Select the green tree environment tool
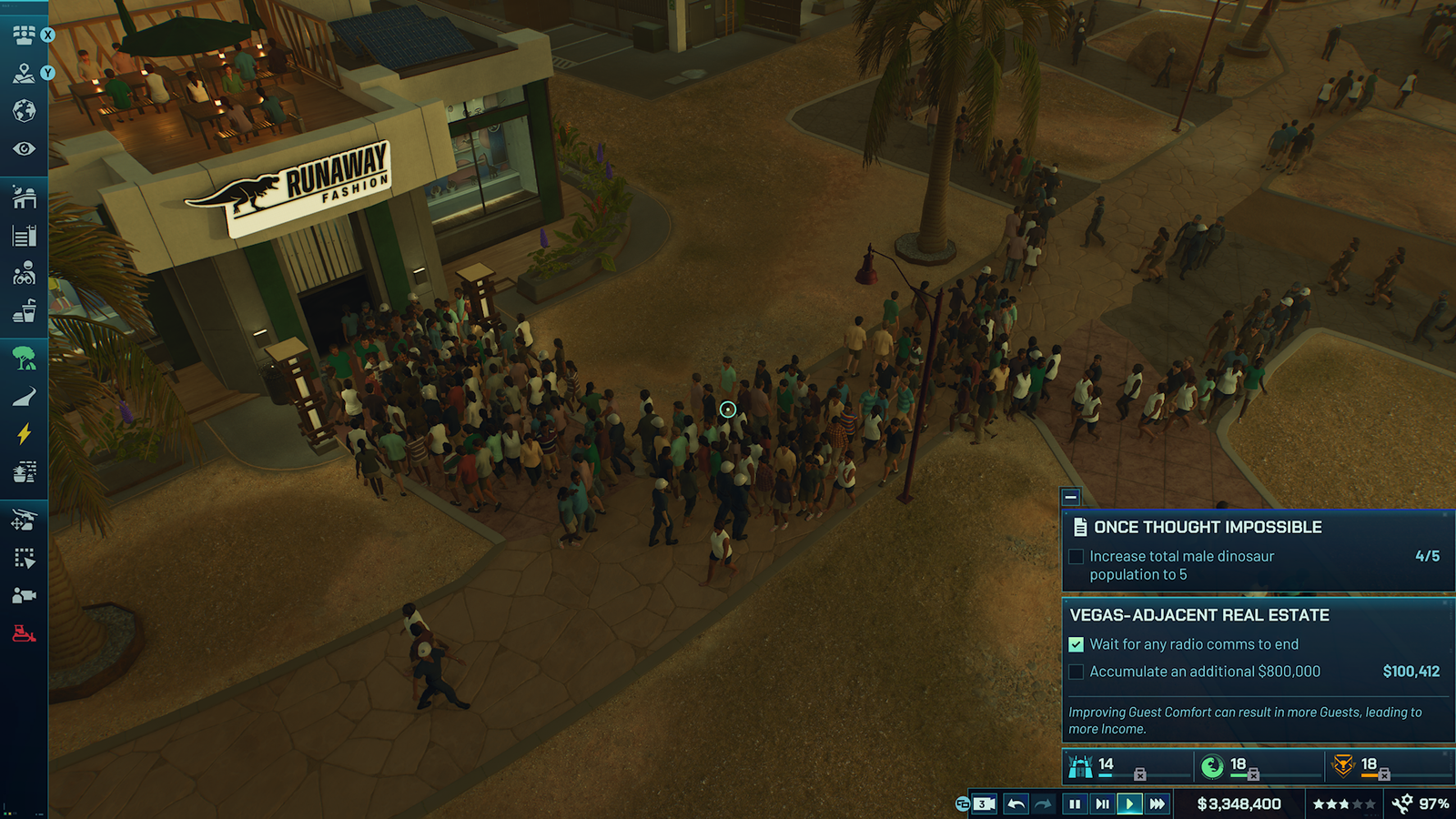 [x=24, y=358]
